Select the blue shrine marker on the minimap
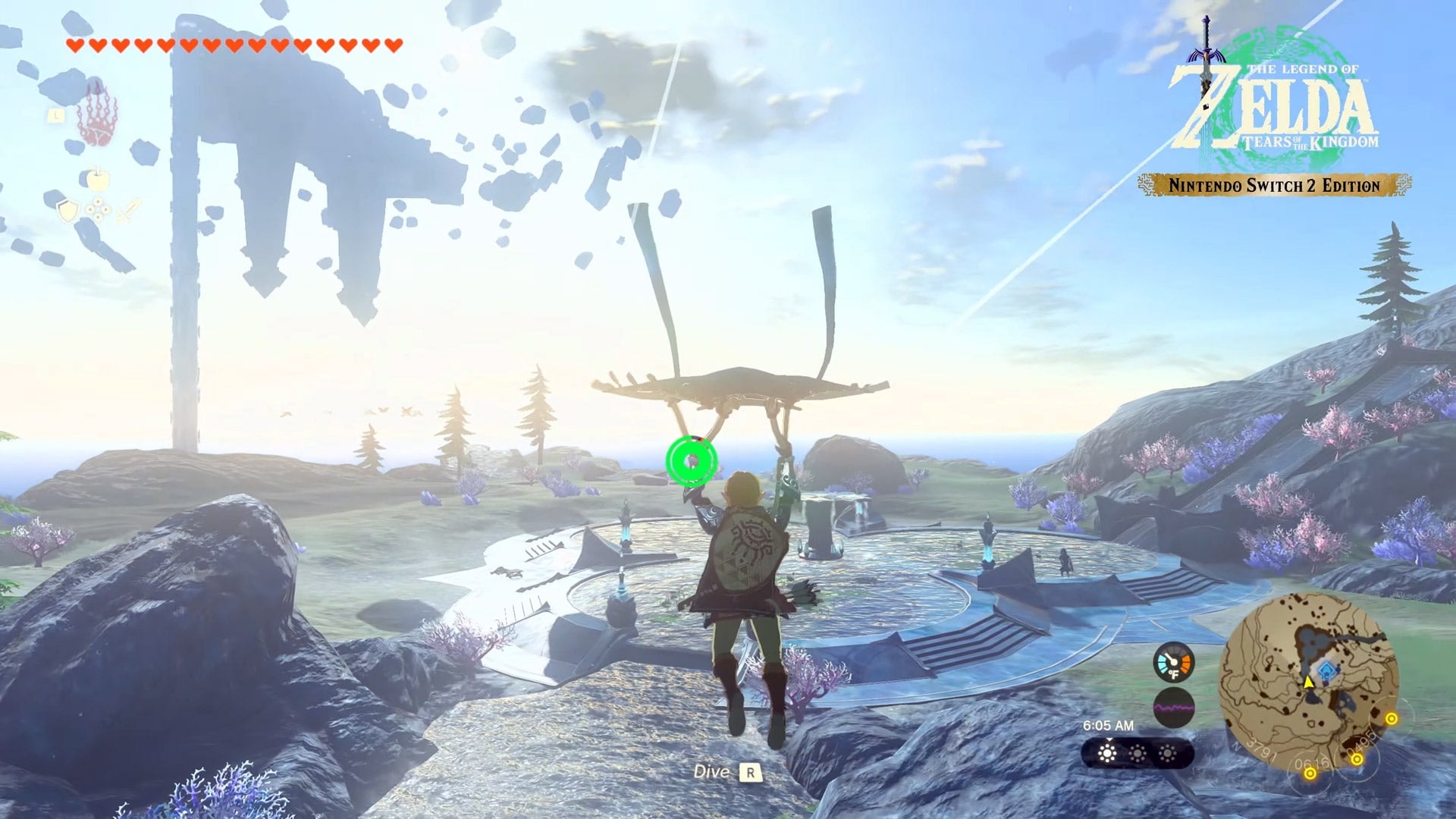1456x819 pixels. pos(1326,670)
